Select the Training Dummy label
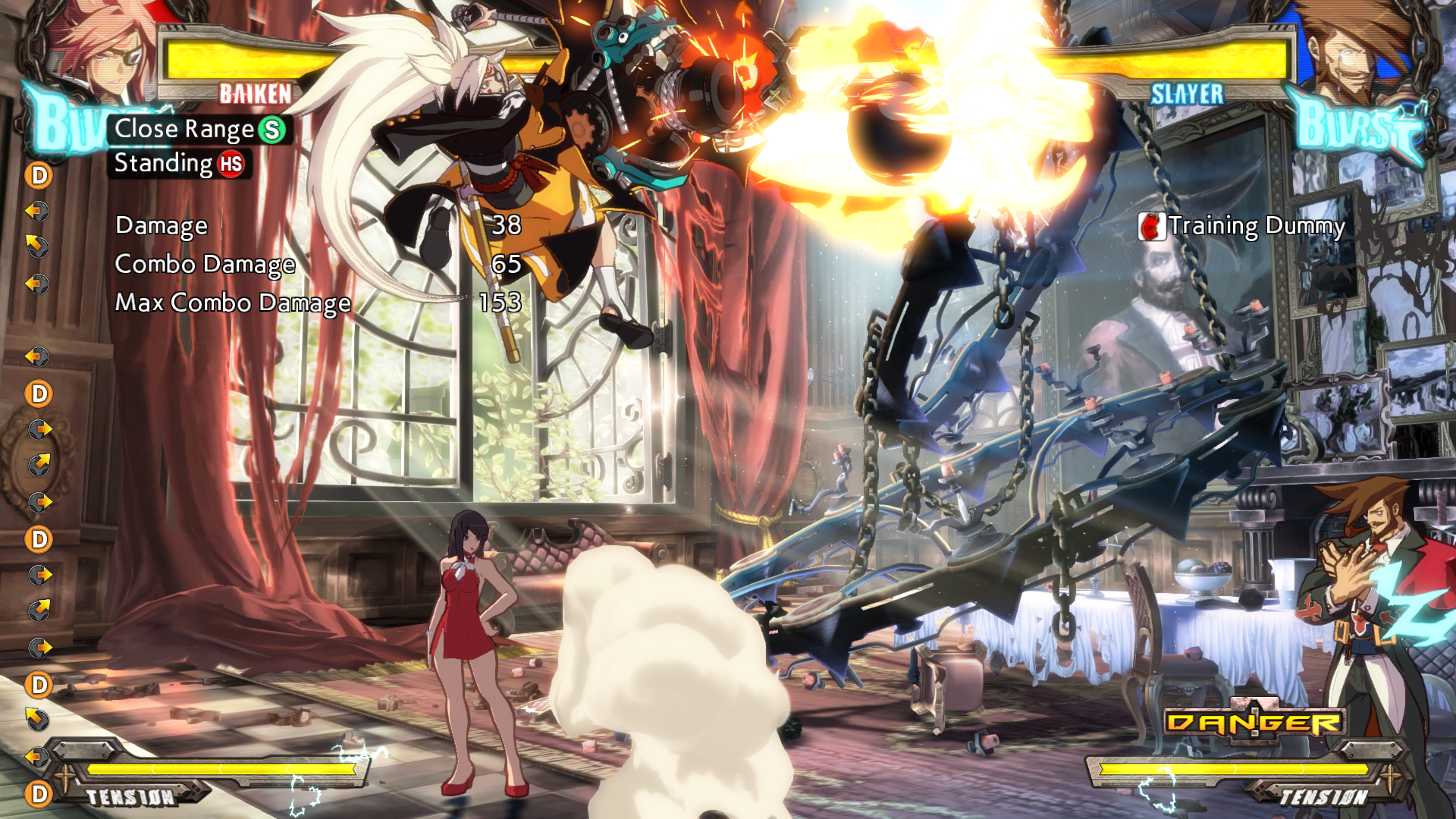The height and width of the screenshot is (819, 1456). coord(1243,226)
